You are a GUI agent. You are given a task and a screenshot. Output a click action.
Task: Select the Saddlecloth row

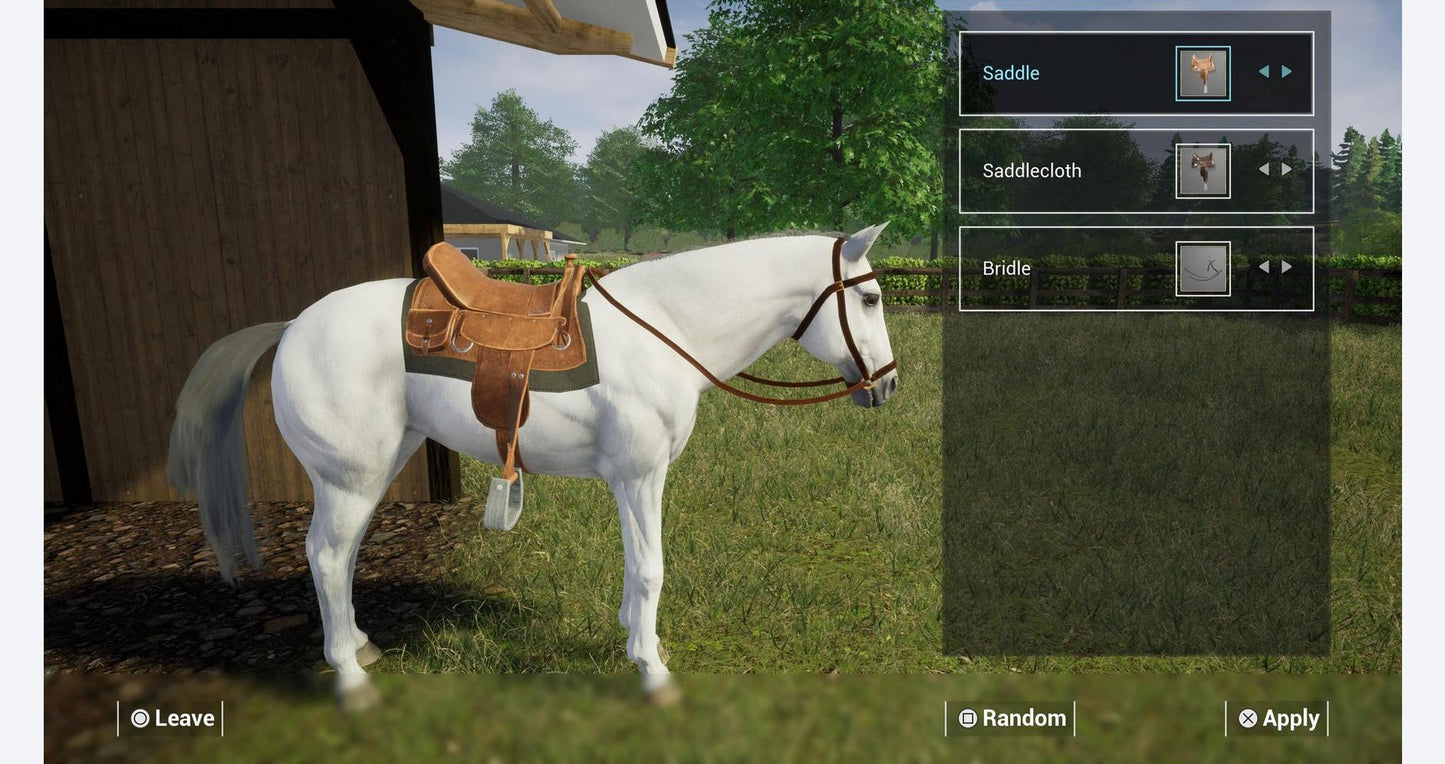click(x=1060, y=171)
